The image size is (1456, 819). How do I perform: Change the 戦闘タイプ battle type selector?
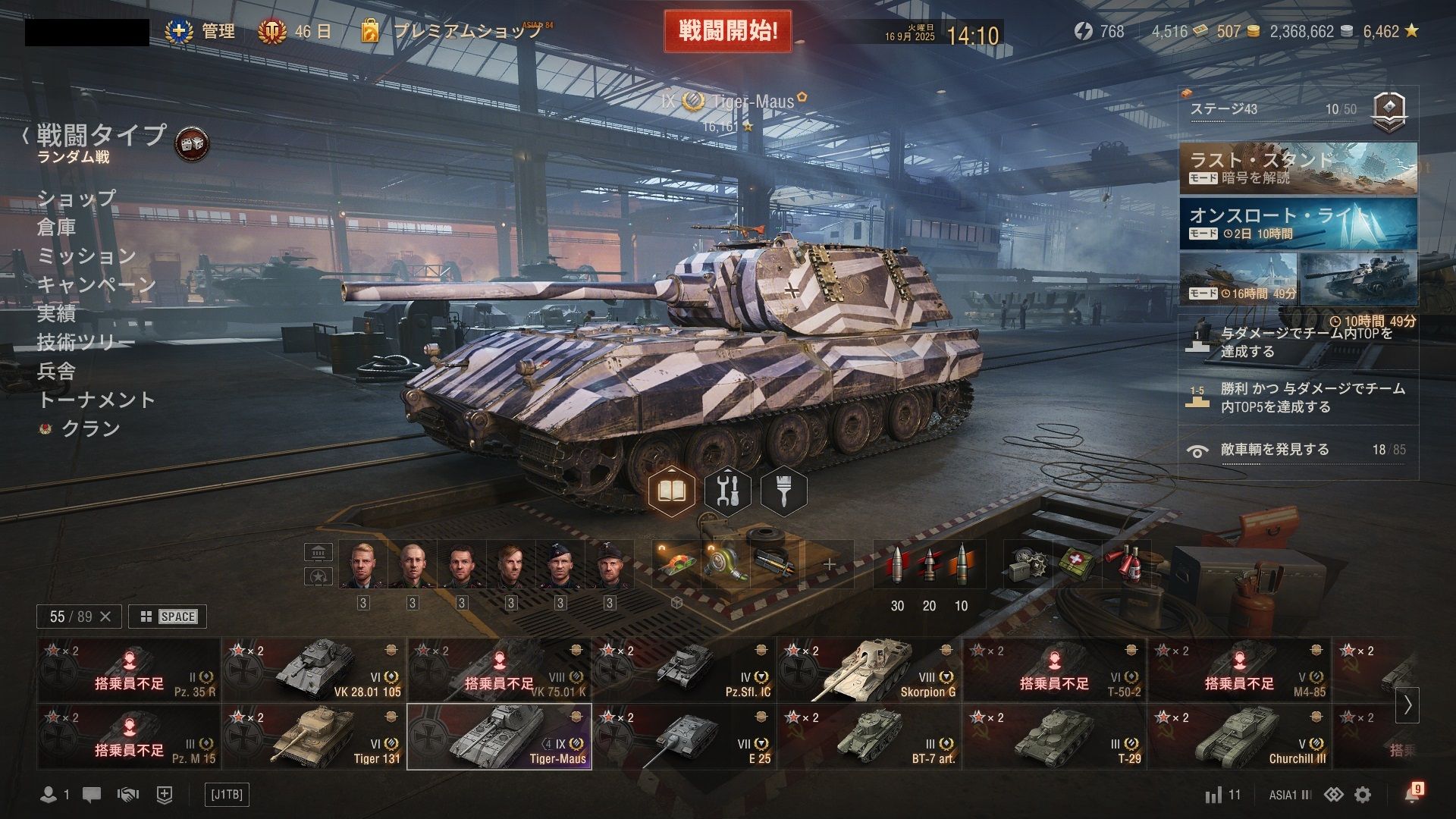tap(101, 136)
